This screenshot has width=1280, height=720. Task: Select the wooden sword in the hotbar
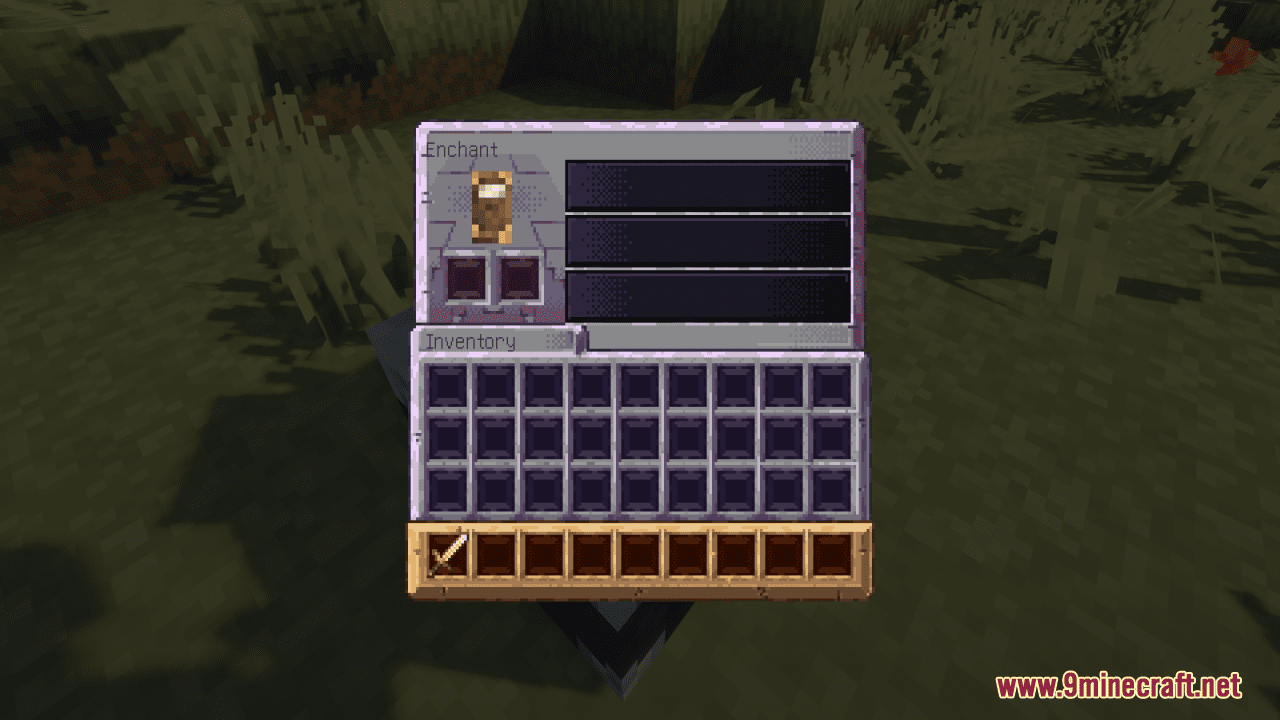pos(446,557)
